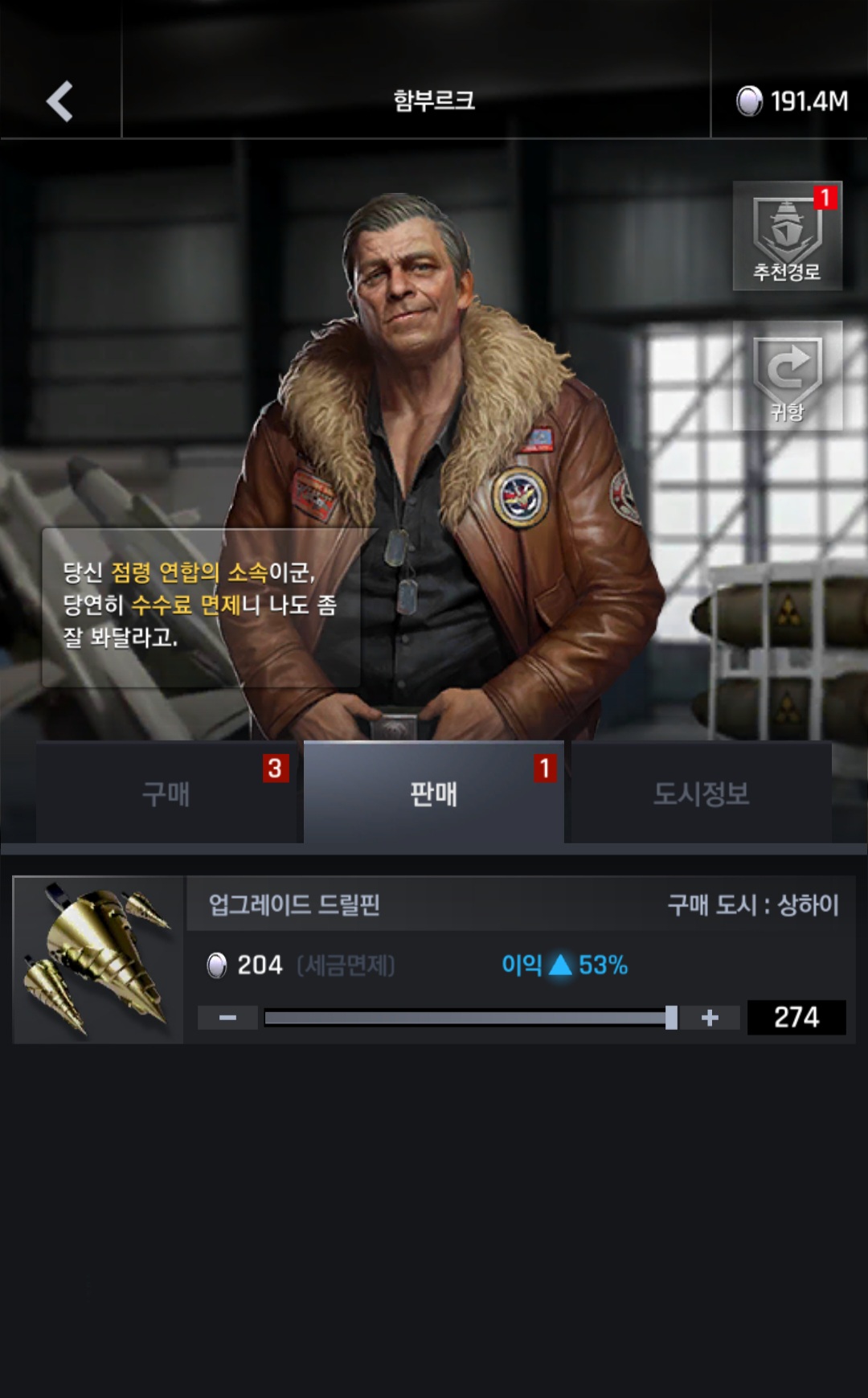Tap the 191.4M currency balance
868x1398 pixels.
click(x=792, y=101)
